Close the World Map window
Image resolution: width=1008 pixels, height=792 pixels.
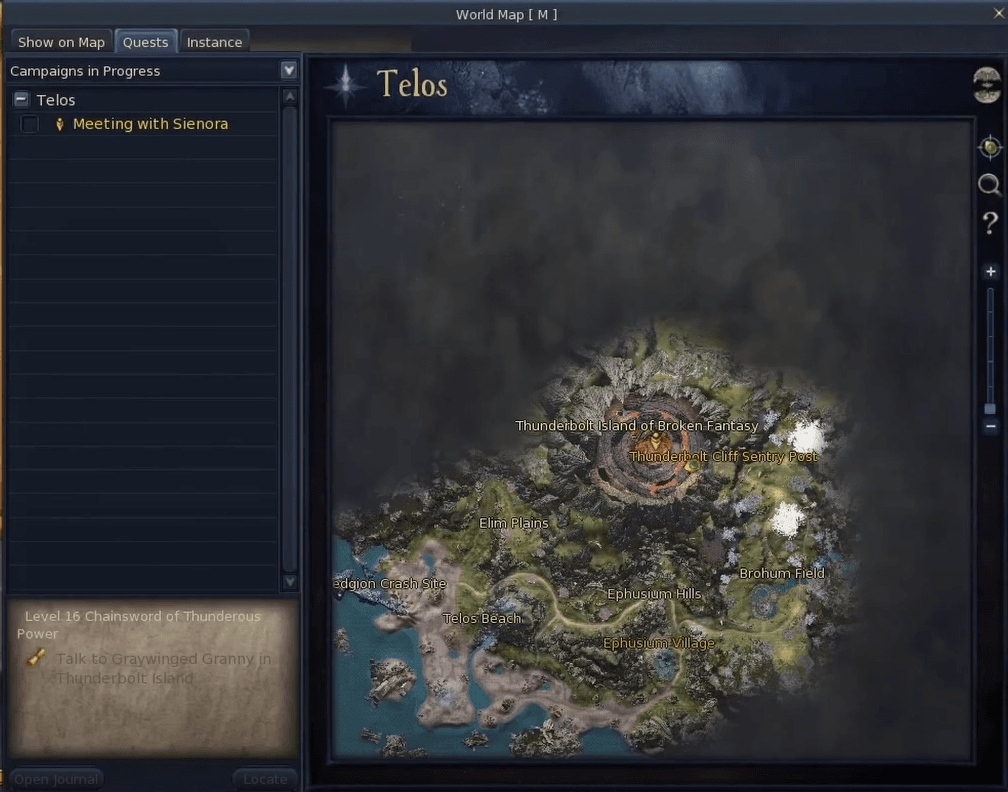point(997,13)
